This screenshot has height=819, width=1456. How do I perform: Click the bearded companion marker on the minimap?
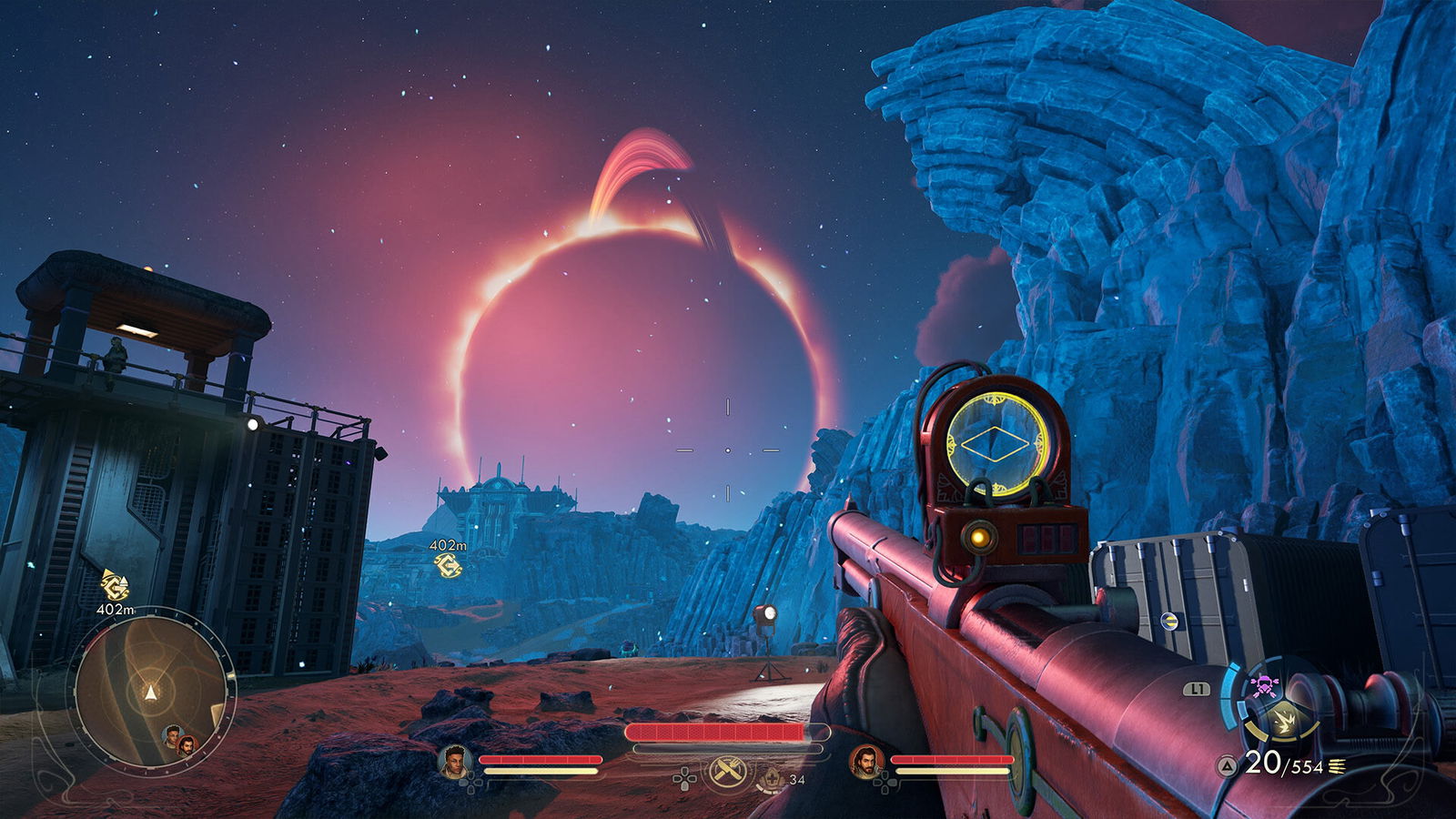tap(187, 746)
